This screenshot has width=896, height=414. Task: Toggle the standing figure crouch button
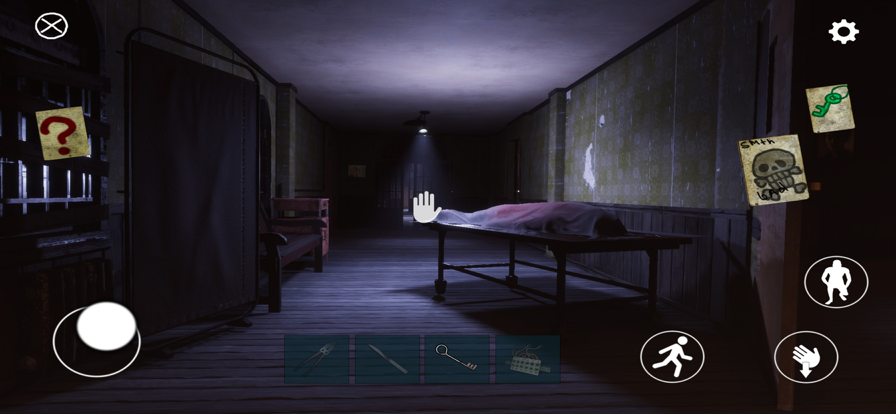836,281
